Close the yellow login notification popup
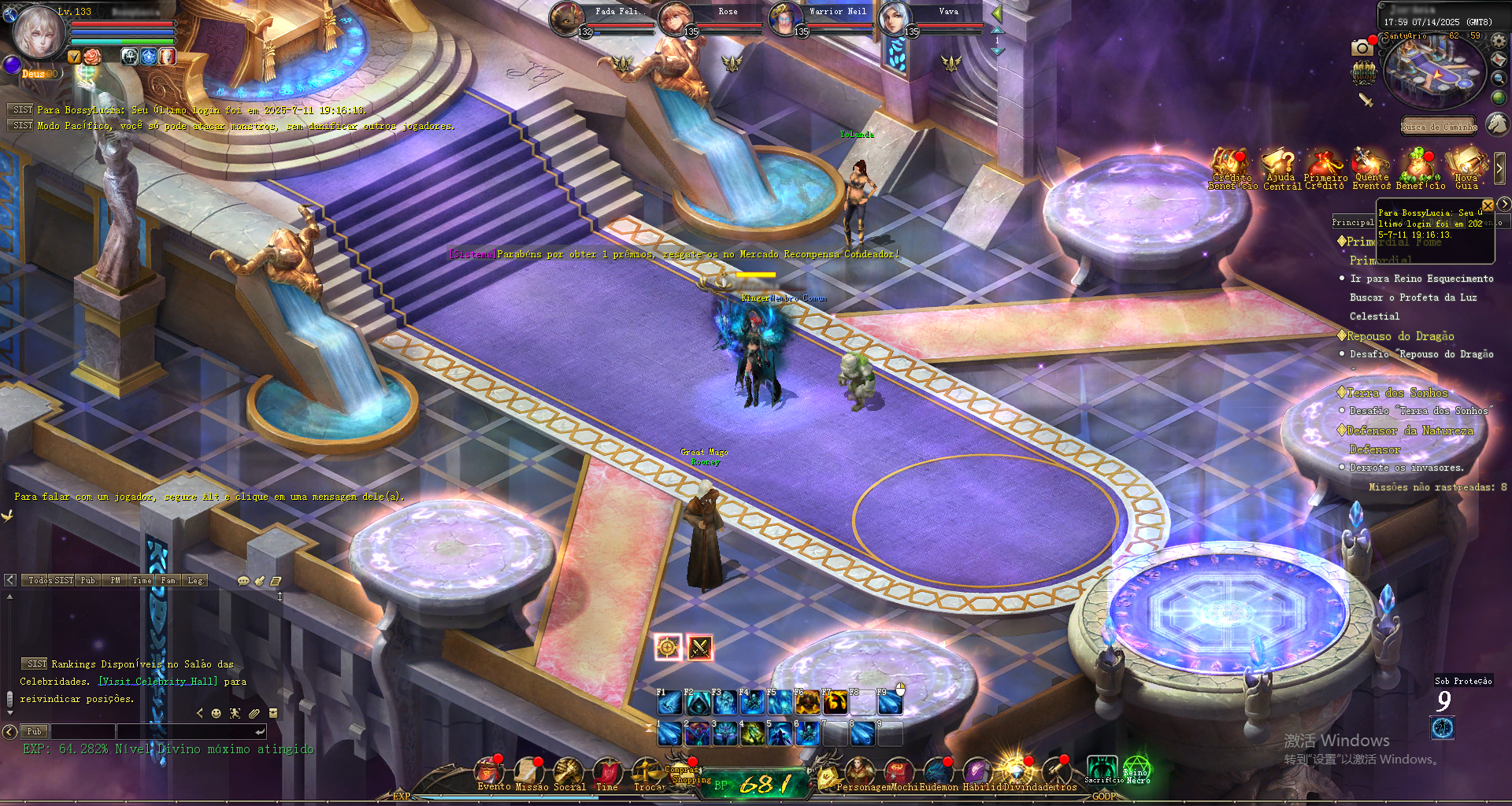Screen dimensions: 1512x806 click(1488, 205)
